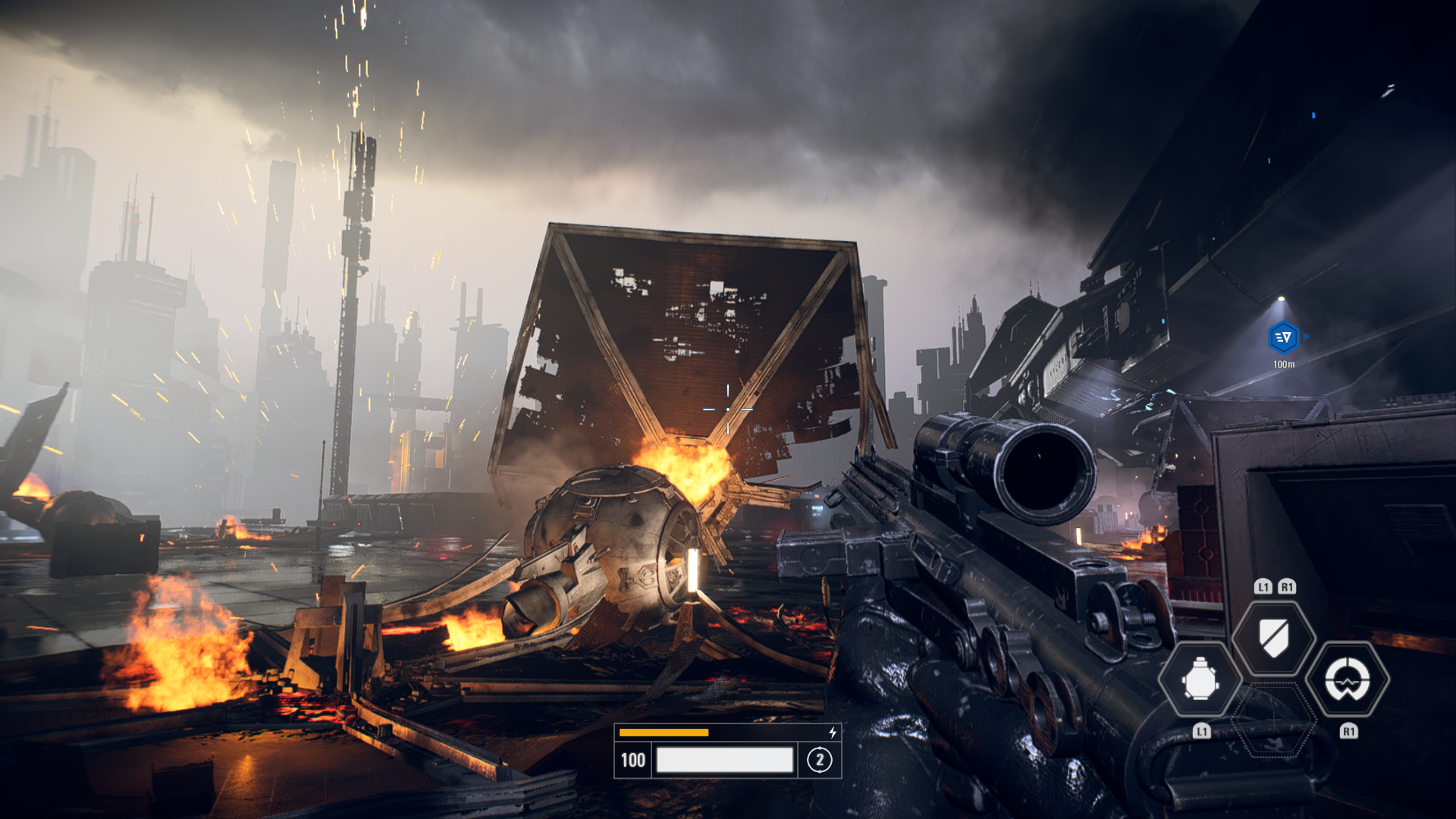Select the blue objective marker at 100m

click(x=1283, y=337)
